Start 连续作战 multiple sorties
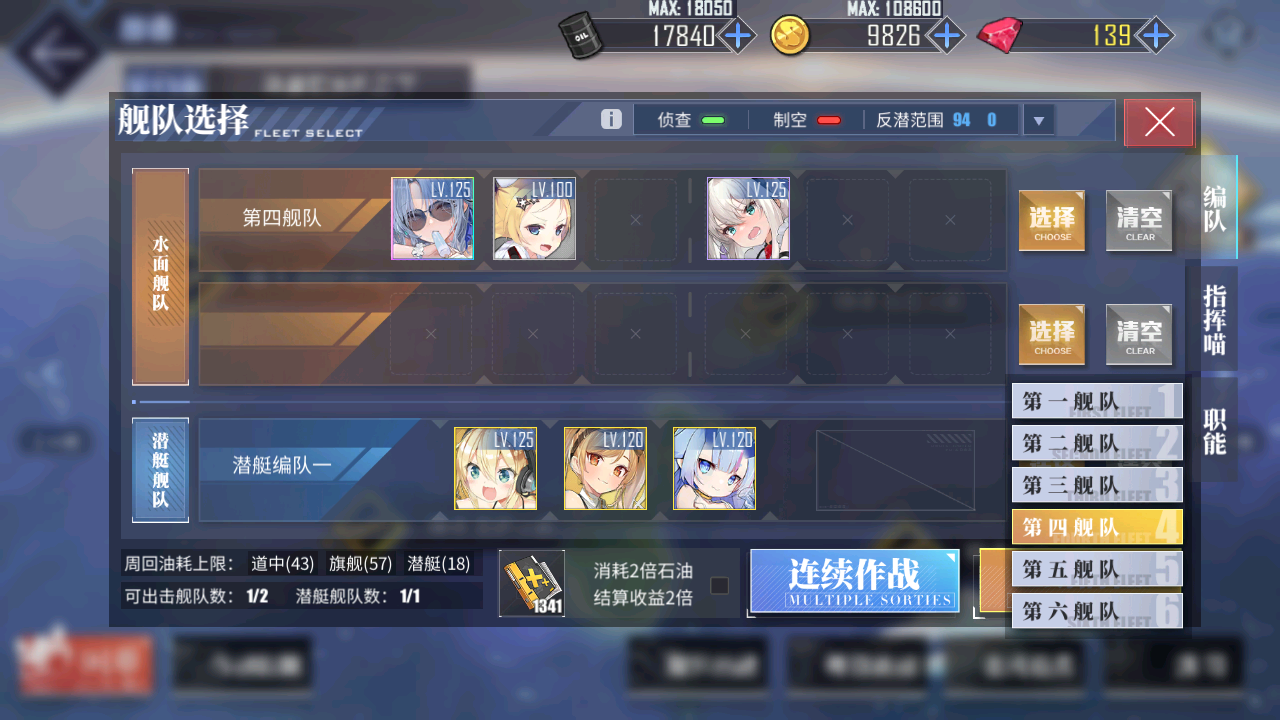Screen dimensions: 1280x720 [x=854, y=580]
